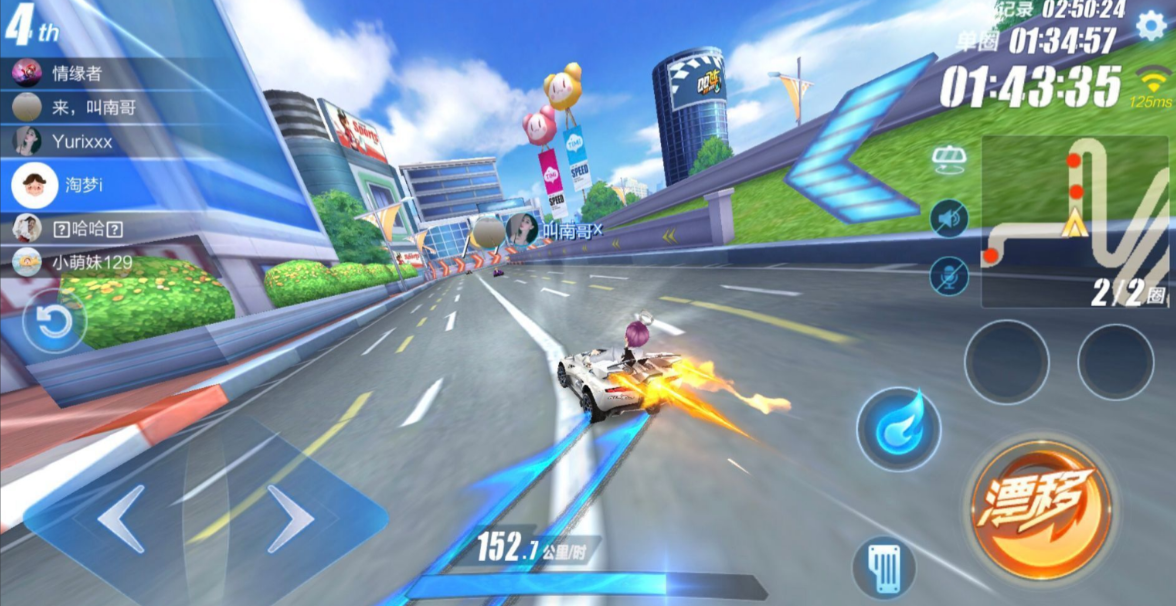The height and width of the screenshot is (606, 1176).
Task: Steer left with the left arrow
Action: [124, 518]
